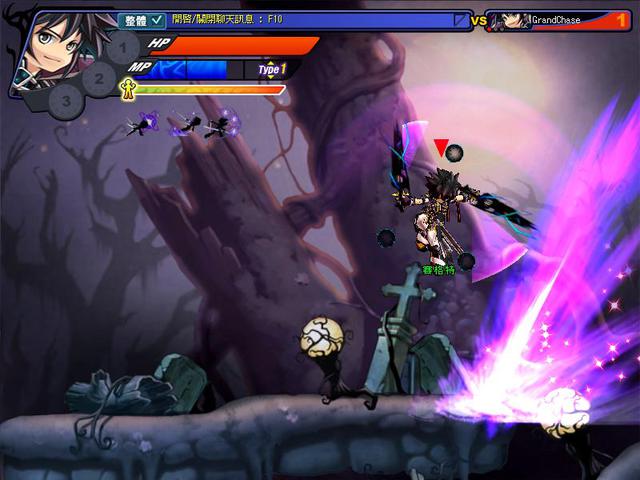The width and height of the screenshot is (640, 480).
Task: Switch the Type 1 skill set indicator
Action: 272,69
